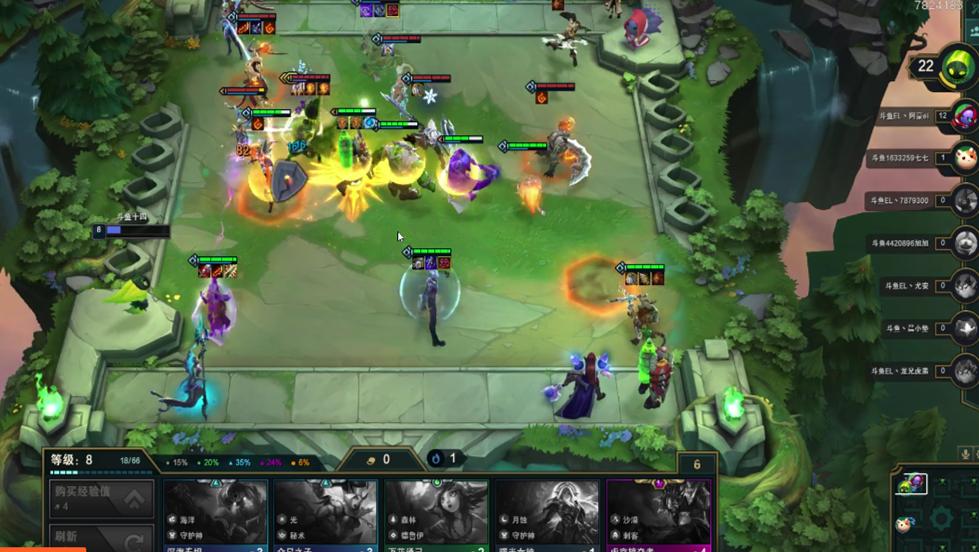
Task: View player 斗鱼4420896旭旭's board
Action: [x=964, y=243]
